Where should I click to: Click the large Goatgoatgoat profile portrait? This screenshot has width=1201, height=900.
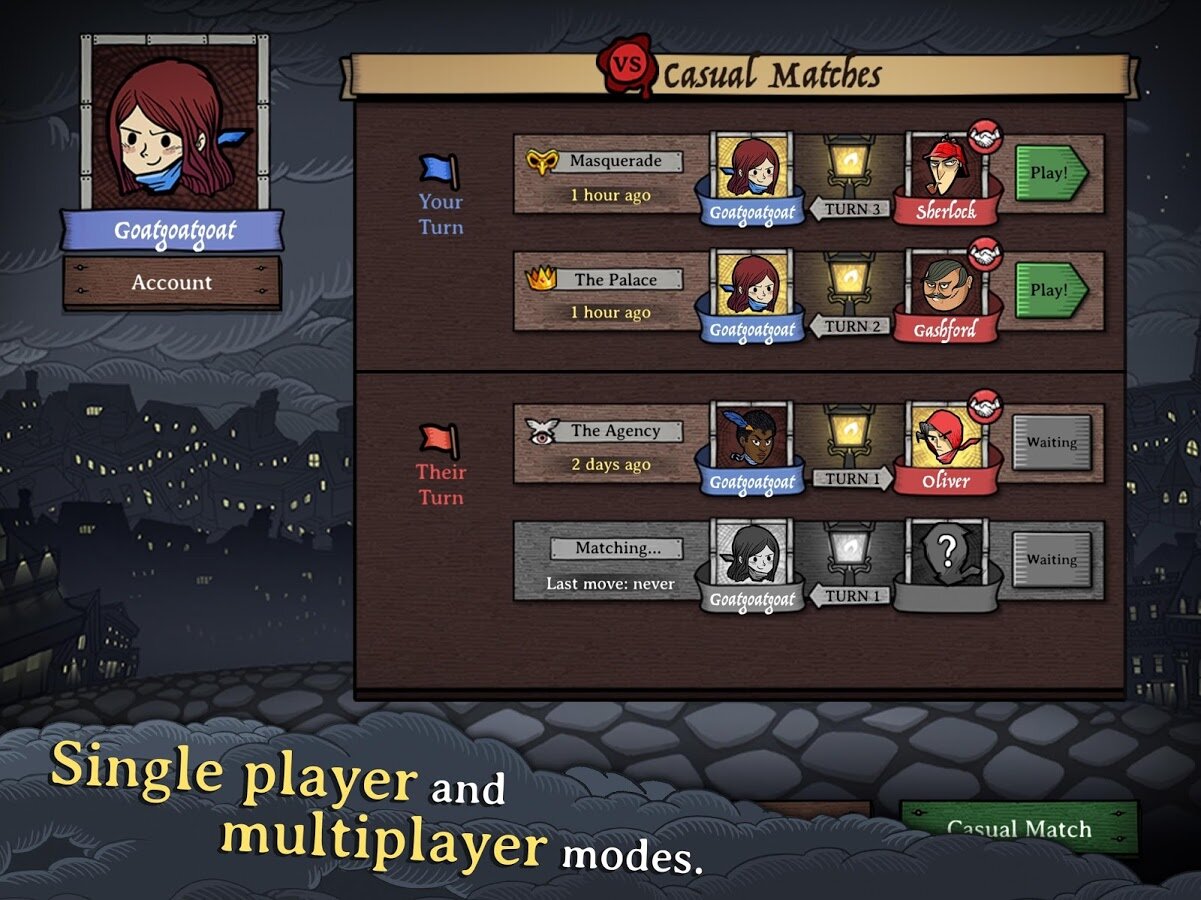(173, 125)
